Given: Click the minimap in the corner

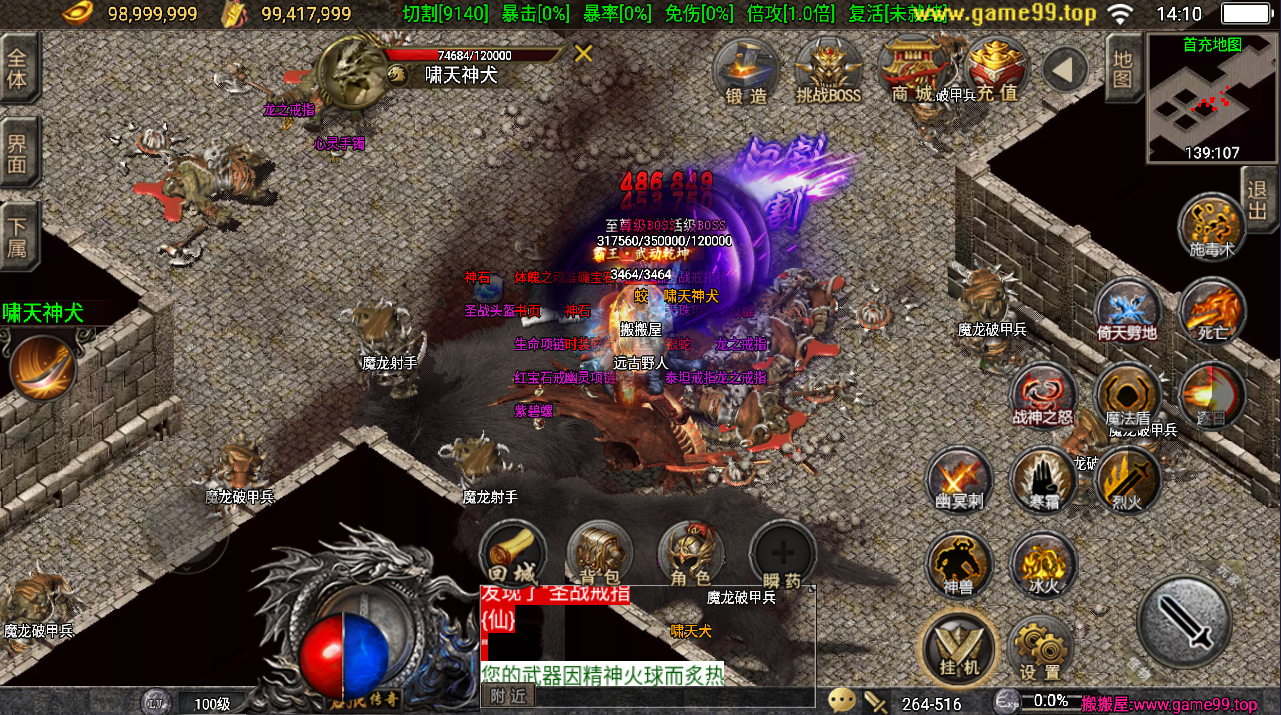Looking at the screenshot, I should (1211, 99).
